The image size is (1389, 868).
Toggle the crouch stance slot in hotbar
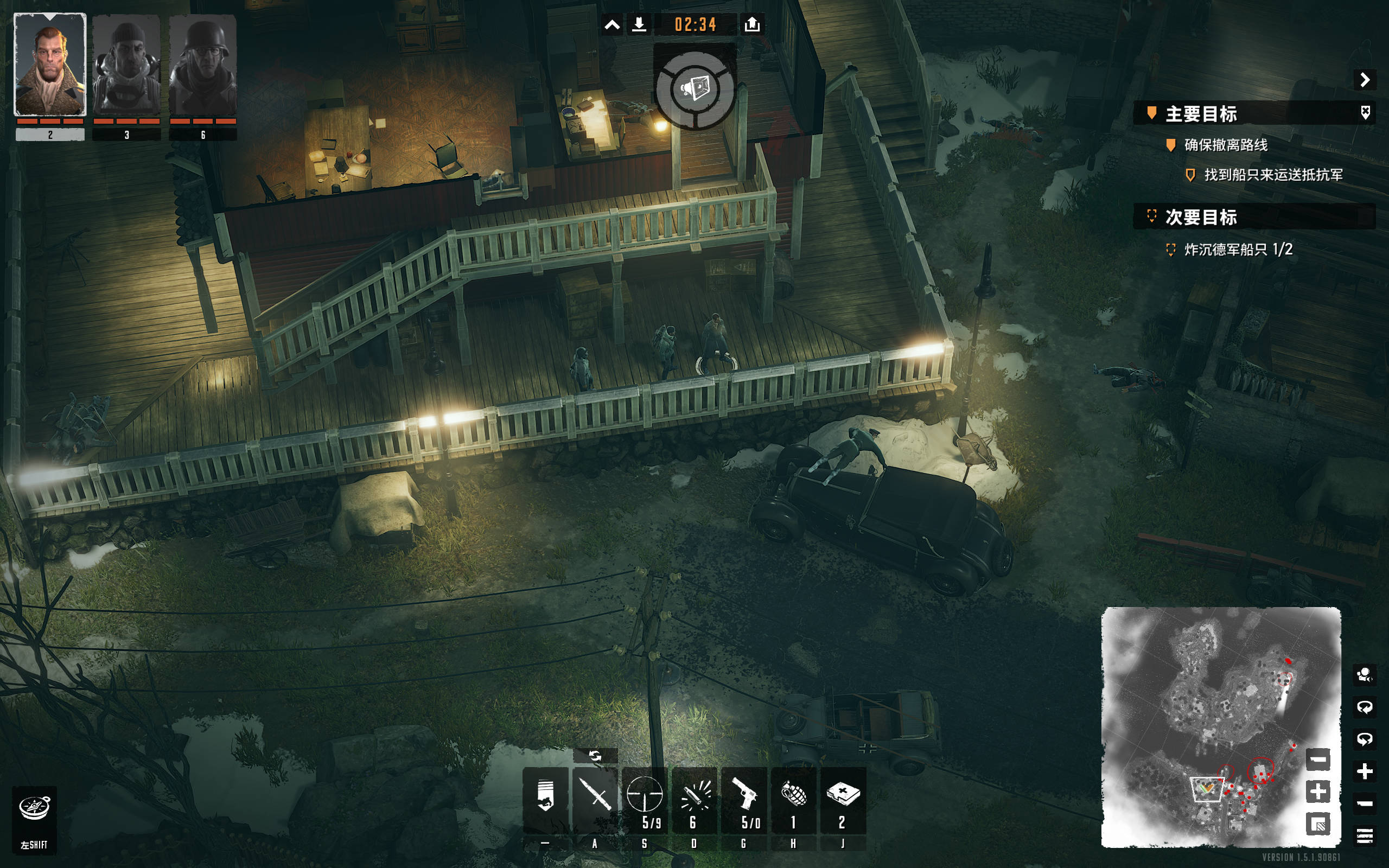(x=545, y=799)
